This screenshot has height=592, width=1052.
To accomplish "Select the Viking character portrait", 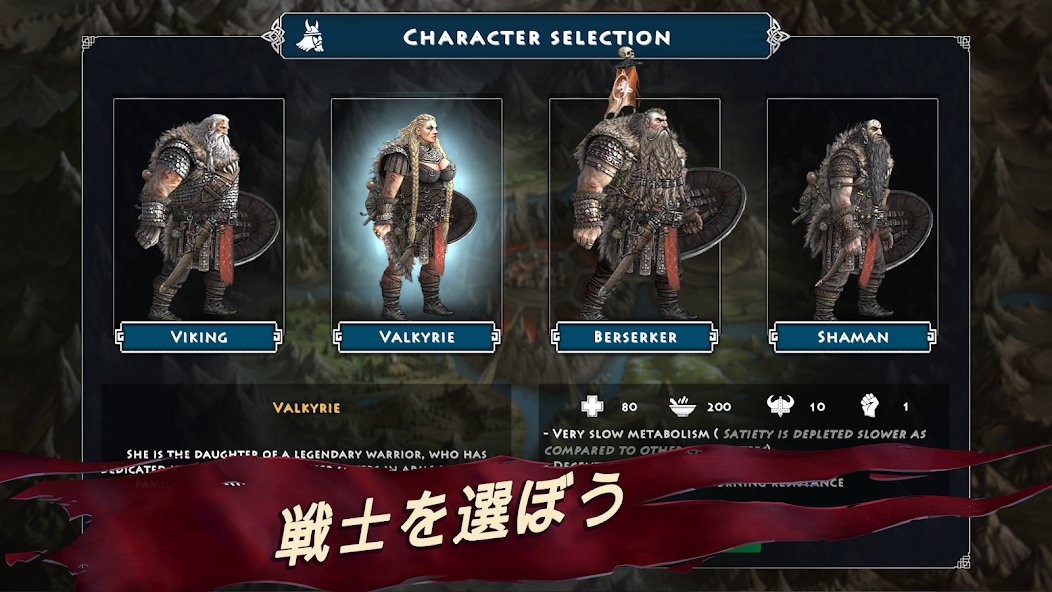I will (198, 208).
